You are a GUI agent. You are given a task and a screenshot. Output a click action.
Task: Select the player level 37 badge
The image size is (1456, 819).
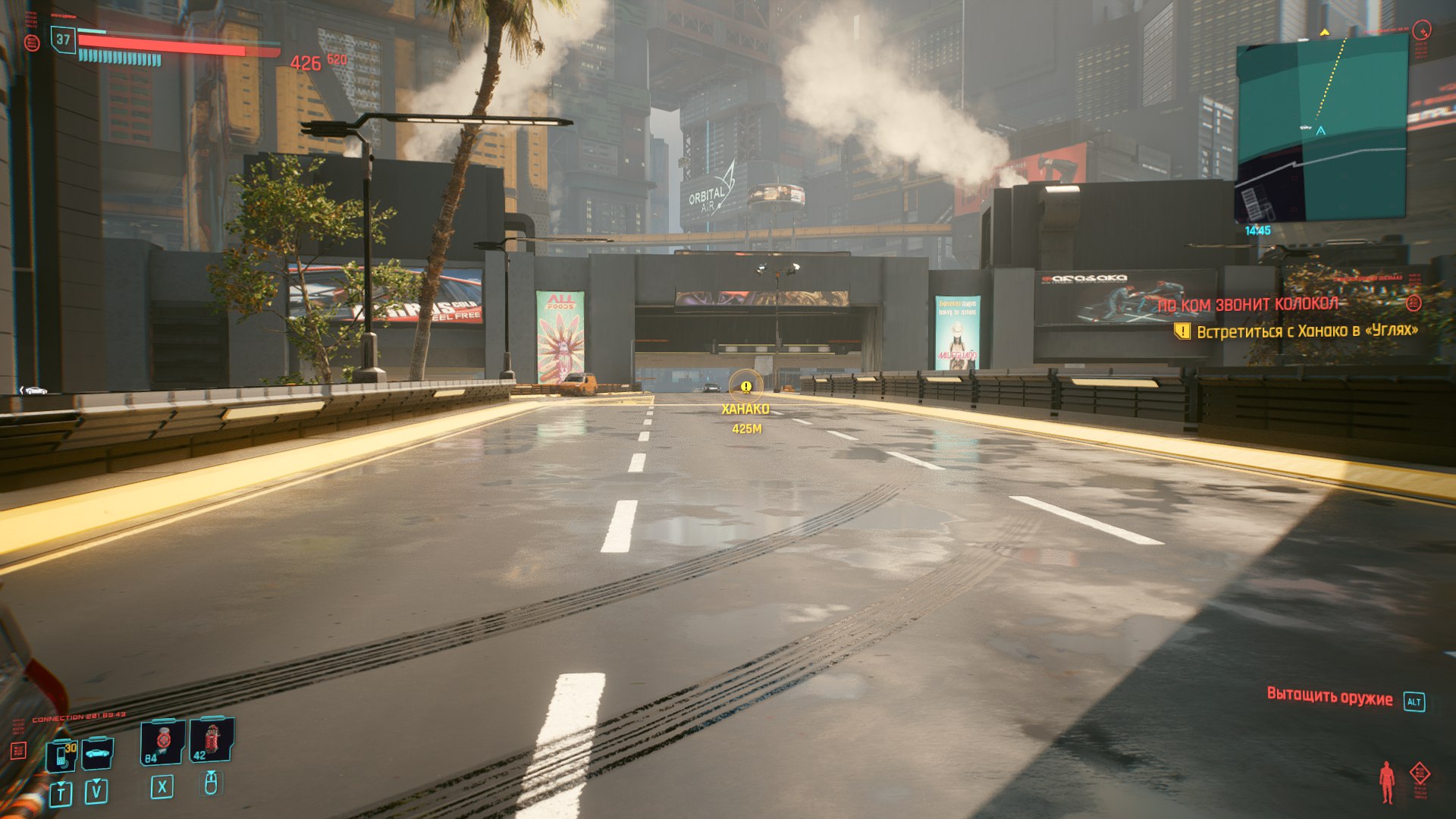tap(63, 40)
